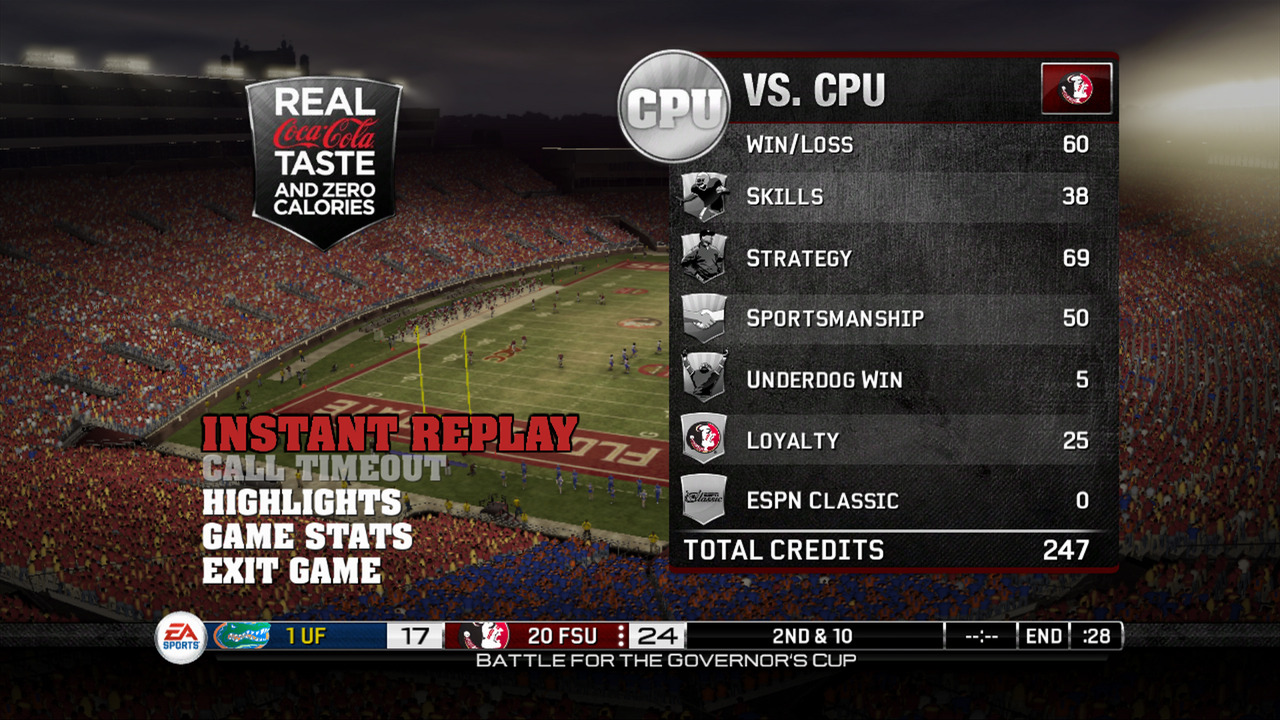The height and width of the screenshot is (720, 1280).
Task: Click the Coca-Cola Zero advertisement badge
Action: (x=324, y=162)
